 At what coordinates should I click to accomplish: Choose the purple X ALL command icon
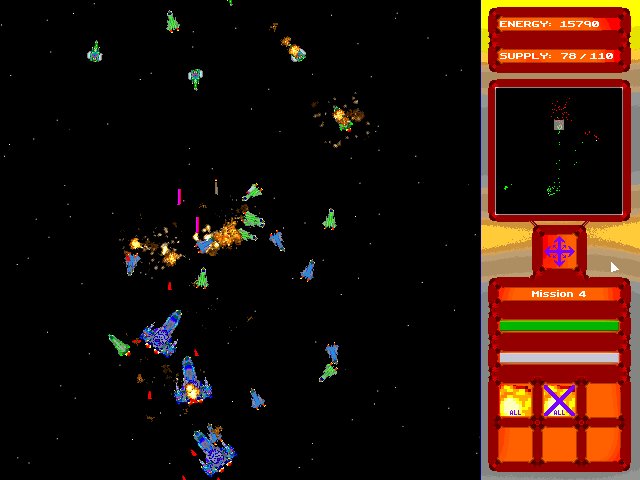(x=559, y=400)
